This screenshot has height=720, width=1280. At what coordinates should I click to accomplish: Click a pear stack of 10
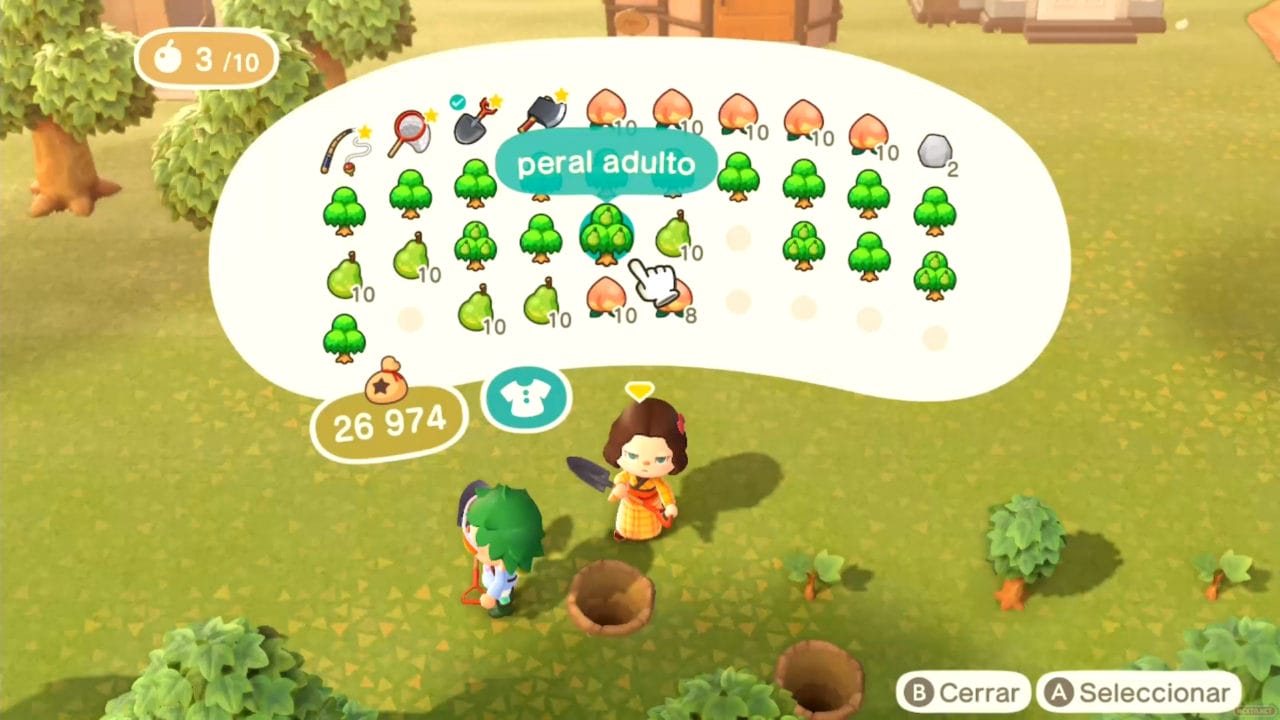(345, 280)
